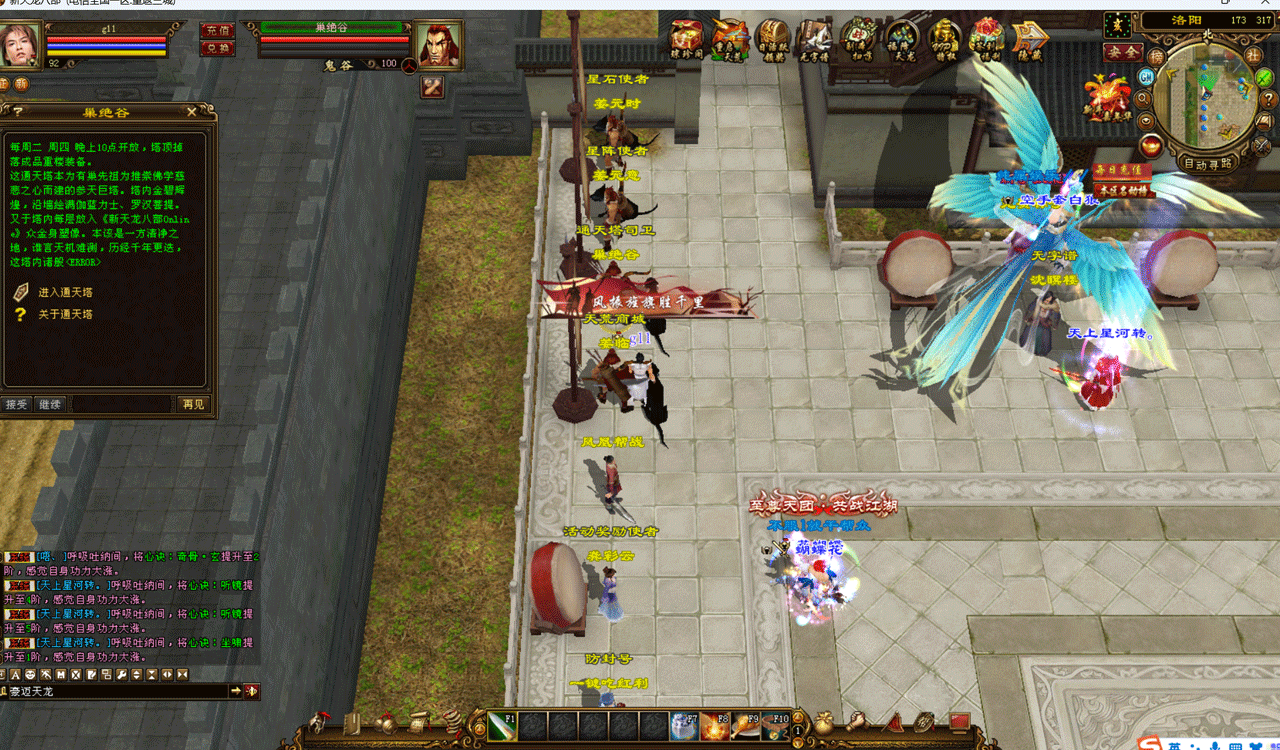The width and height of the screenshot is (1280, 750).
Task: Click the 继续 continue button
Action: (x=50, y=404)
